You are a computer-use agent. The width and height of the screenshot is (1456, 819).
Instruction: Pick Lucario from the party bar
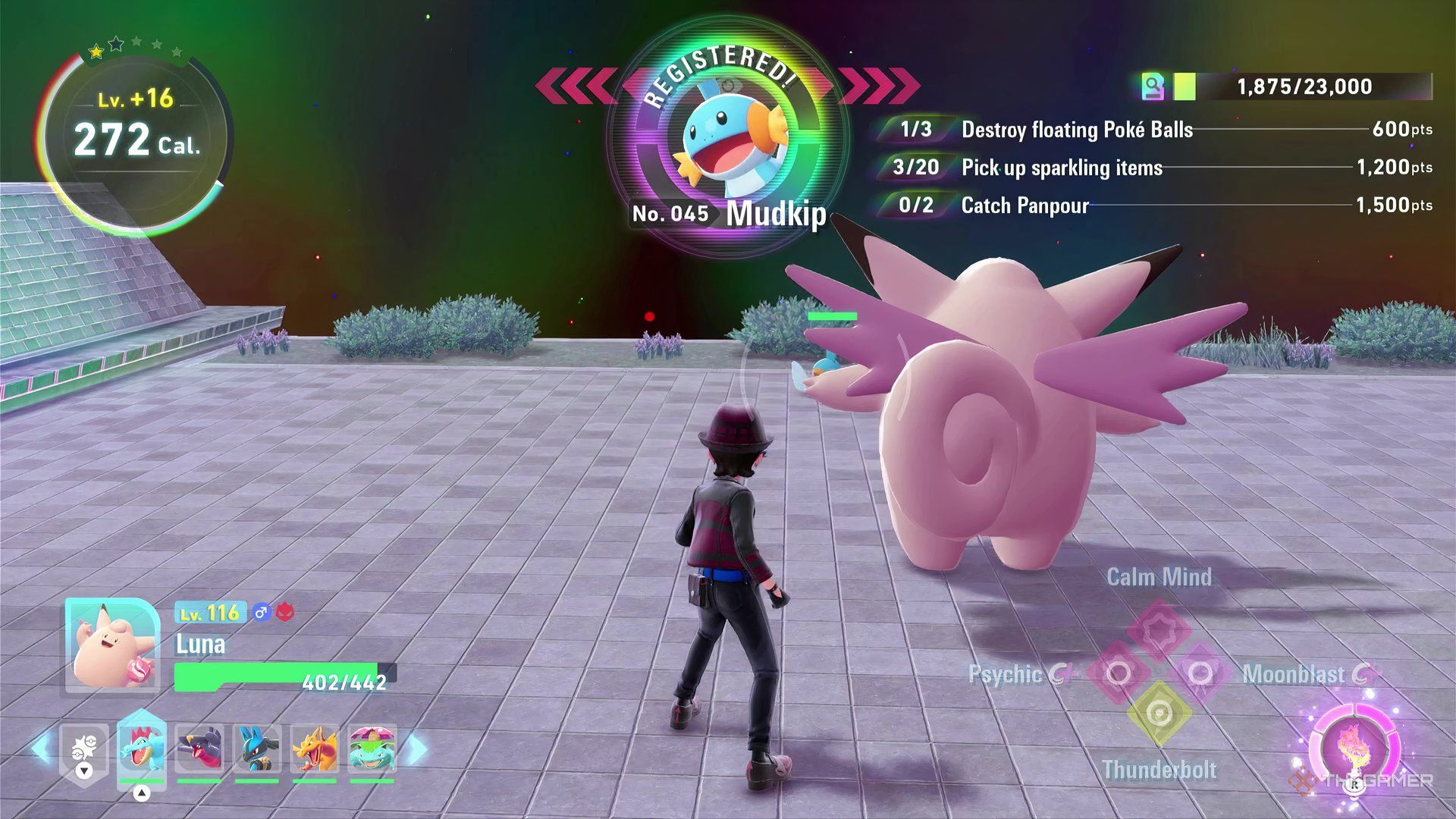pos(257,748)
